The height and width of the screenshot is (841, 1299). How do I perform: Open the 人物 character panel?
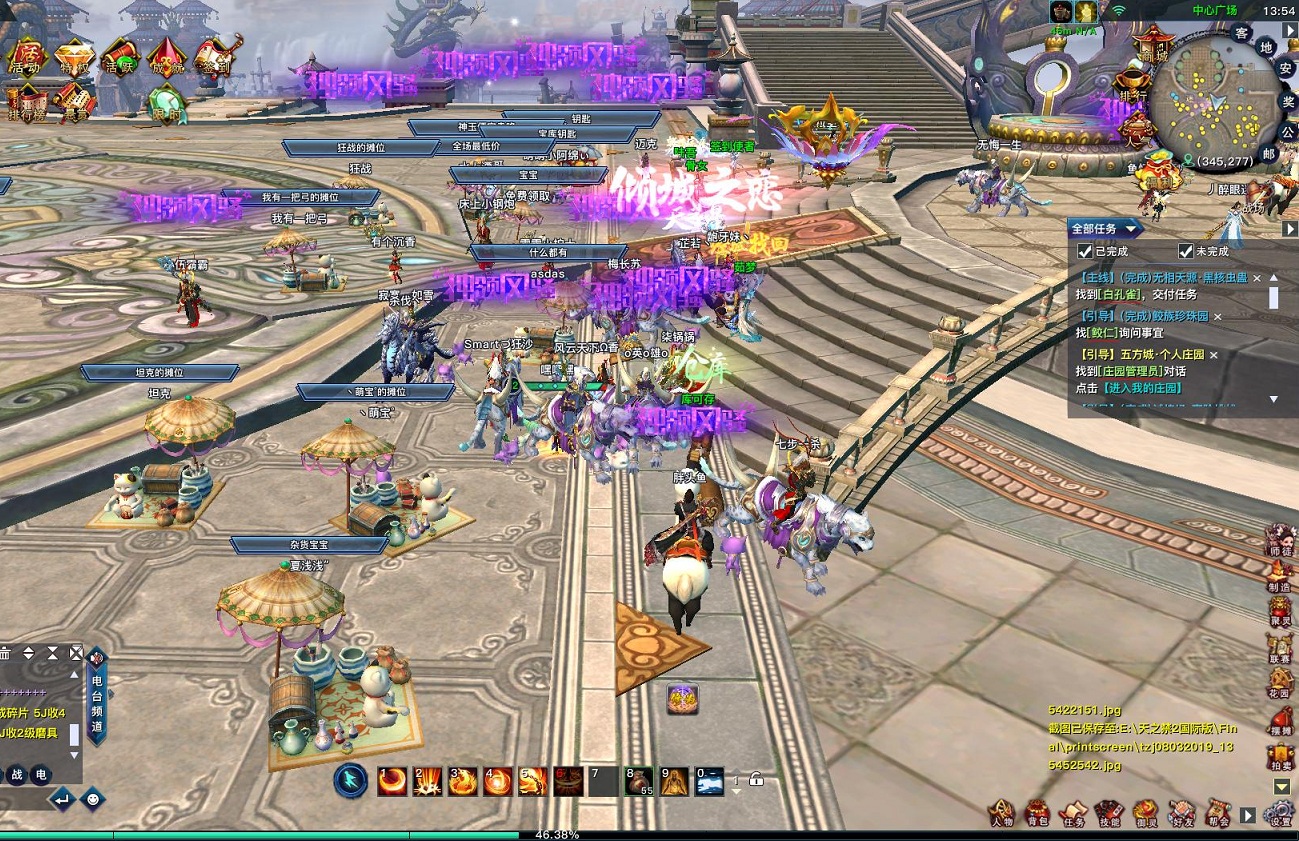point(1002,813)
